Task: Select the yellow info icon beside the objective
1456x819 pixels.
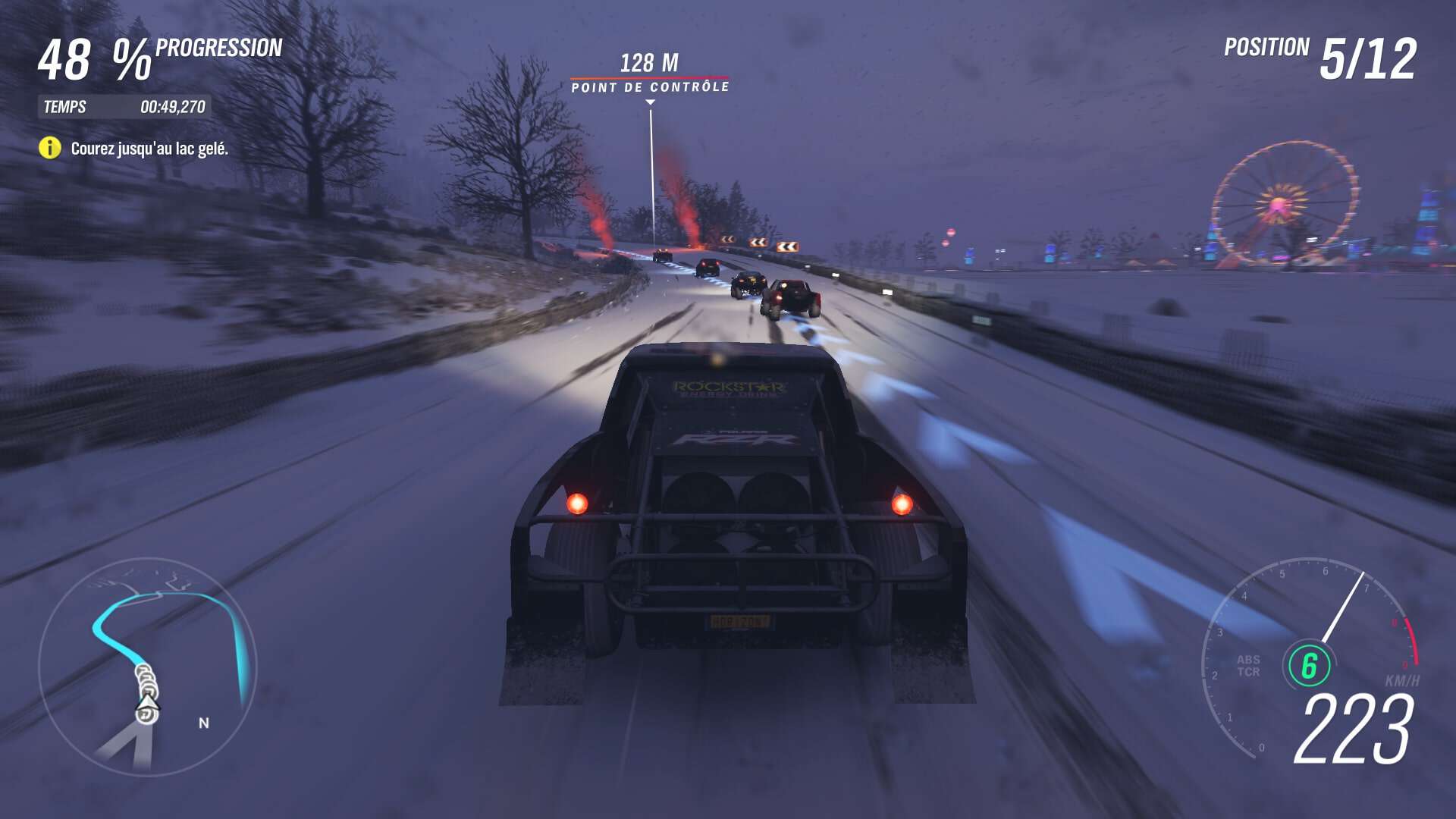Action: coord(50,148)
